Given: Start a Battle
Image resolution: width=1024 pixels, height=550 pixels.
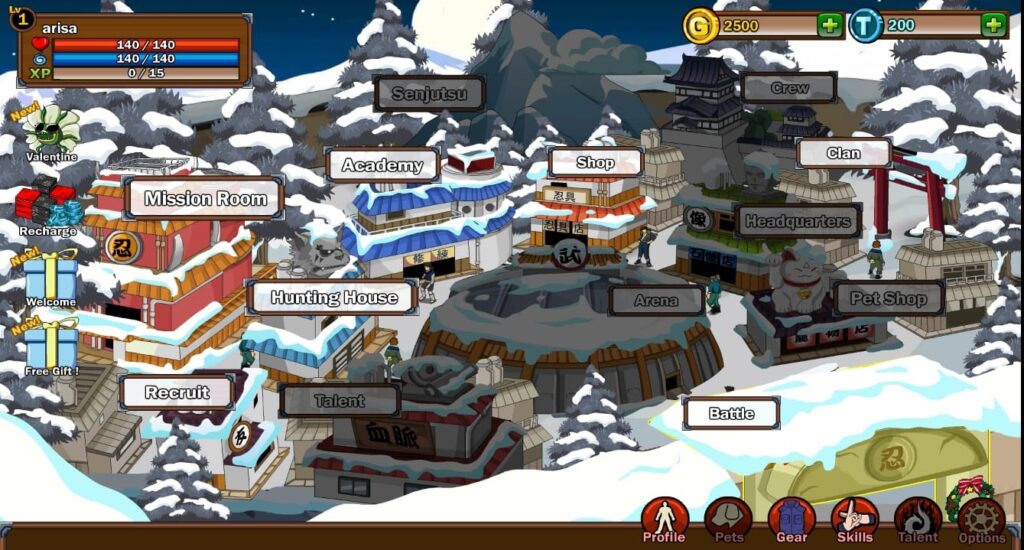Looking at the screenshot, I should point(731,413).
